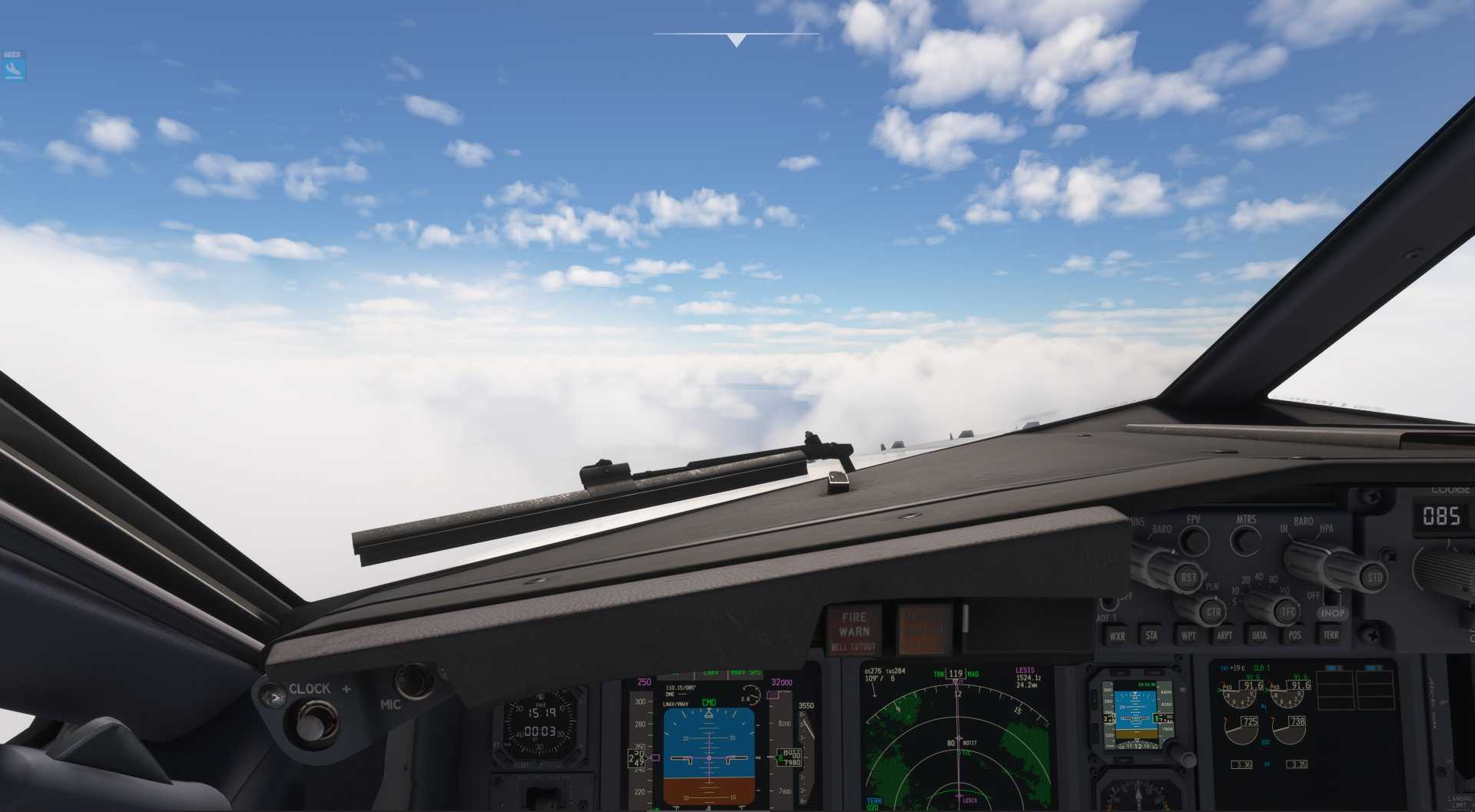Open the simulator toolbar via top arrow
Viewport: 1475px width, 812px height.
736,38
